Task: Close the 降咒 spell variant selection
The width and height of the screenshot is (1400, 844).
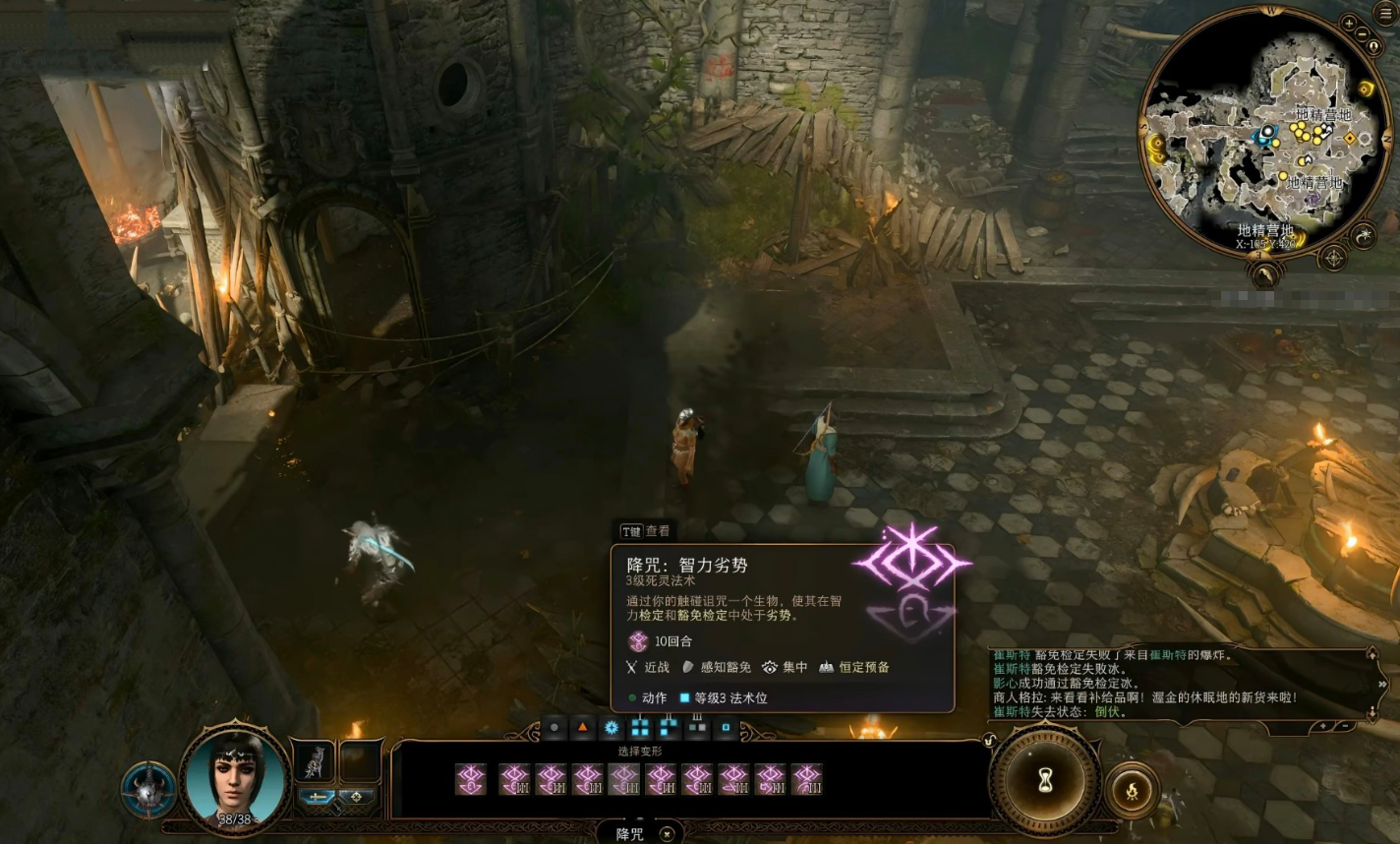Action: pyautogui.click(x=667, y=834)
